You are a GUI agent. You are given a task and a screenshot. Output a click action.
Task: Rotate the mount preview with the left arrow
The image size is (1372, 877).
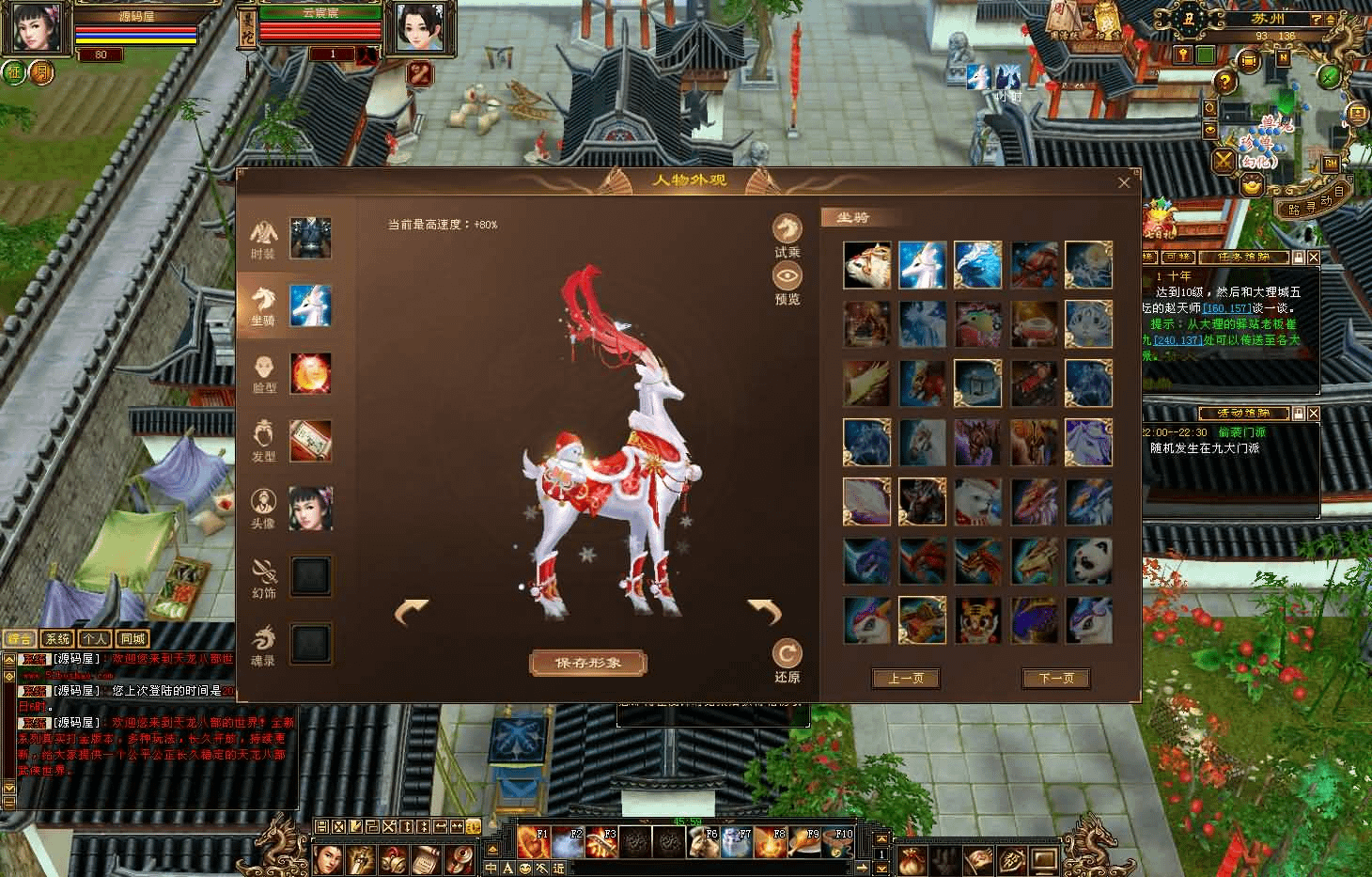411,611
